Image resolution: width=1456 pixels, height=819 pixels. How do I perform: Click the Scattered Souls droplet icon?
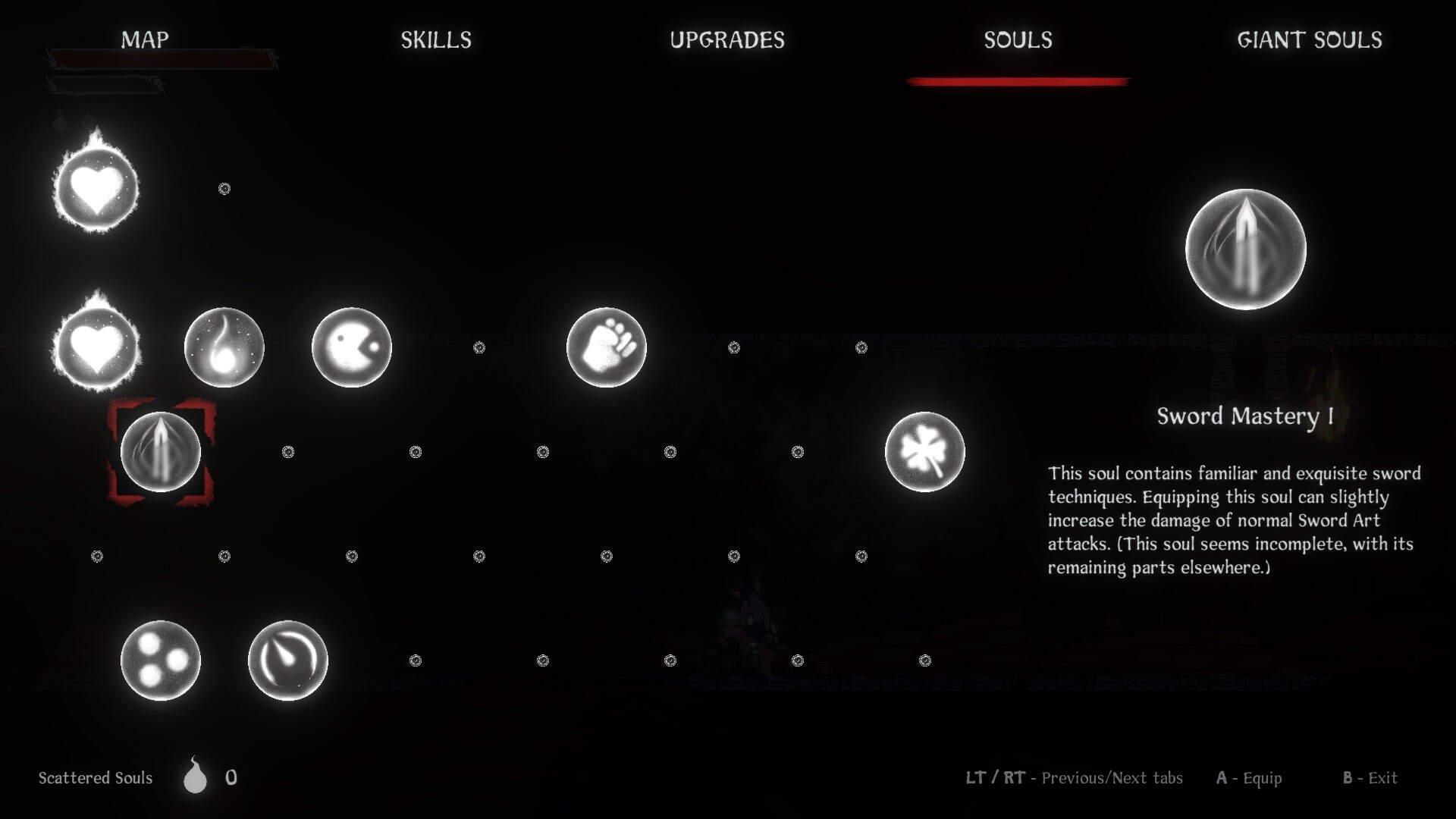coord(195,777)
